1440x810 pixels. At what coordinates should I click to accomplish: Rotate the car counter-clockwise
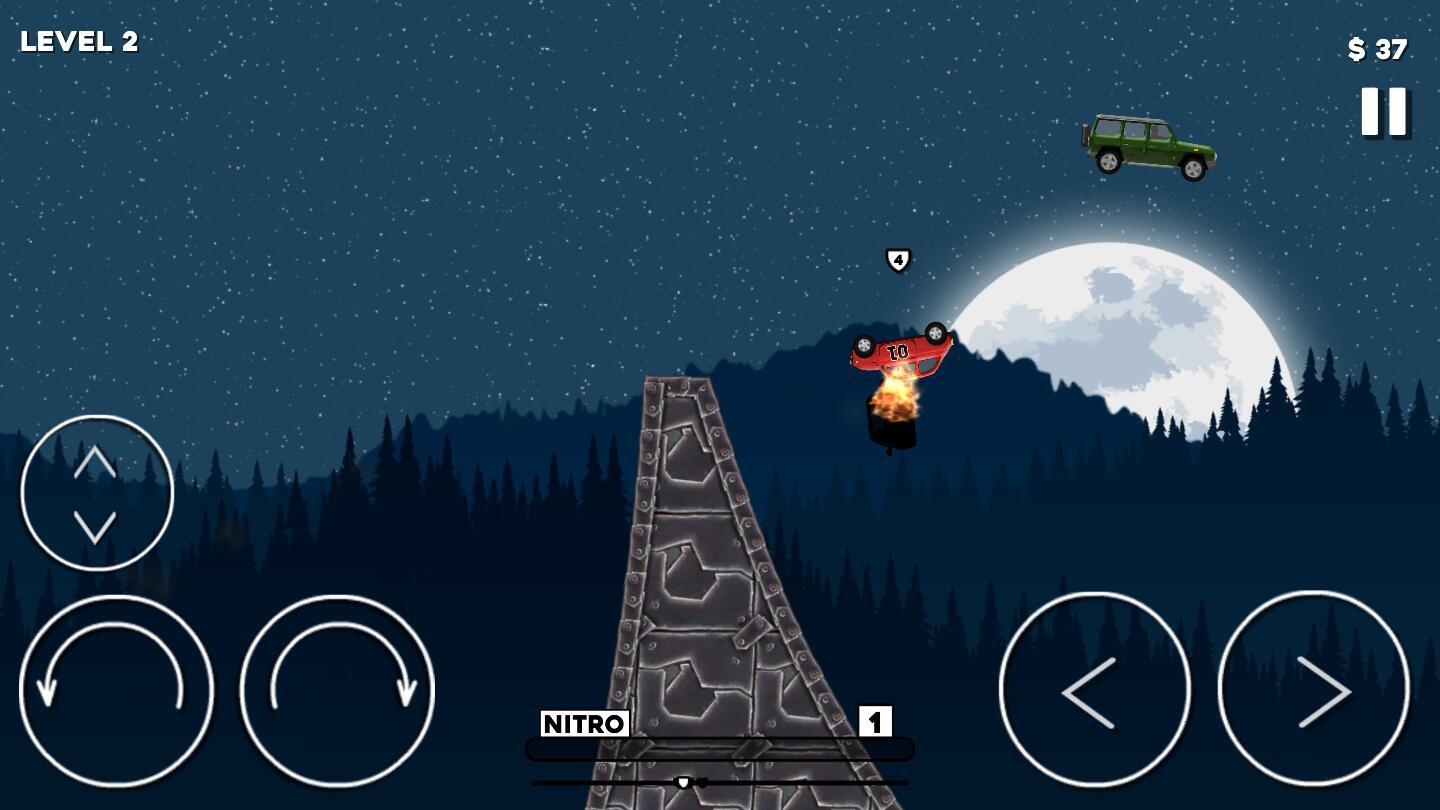click(116, 691)
